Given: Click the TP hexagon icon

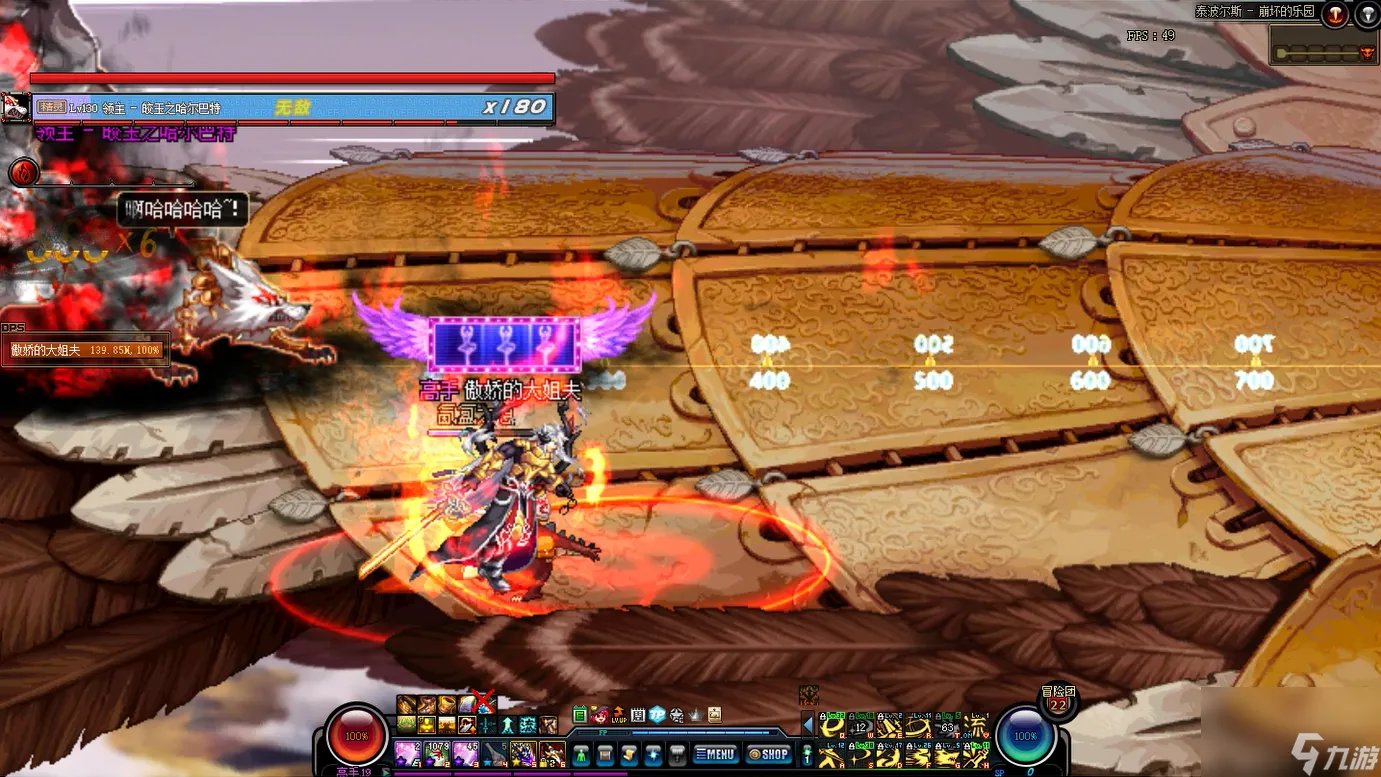Looking at the screenshot, I should coord(657,714).
